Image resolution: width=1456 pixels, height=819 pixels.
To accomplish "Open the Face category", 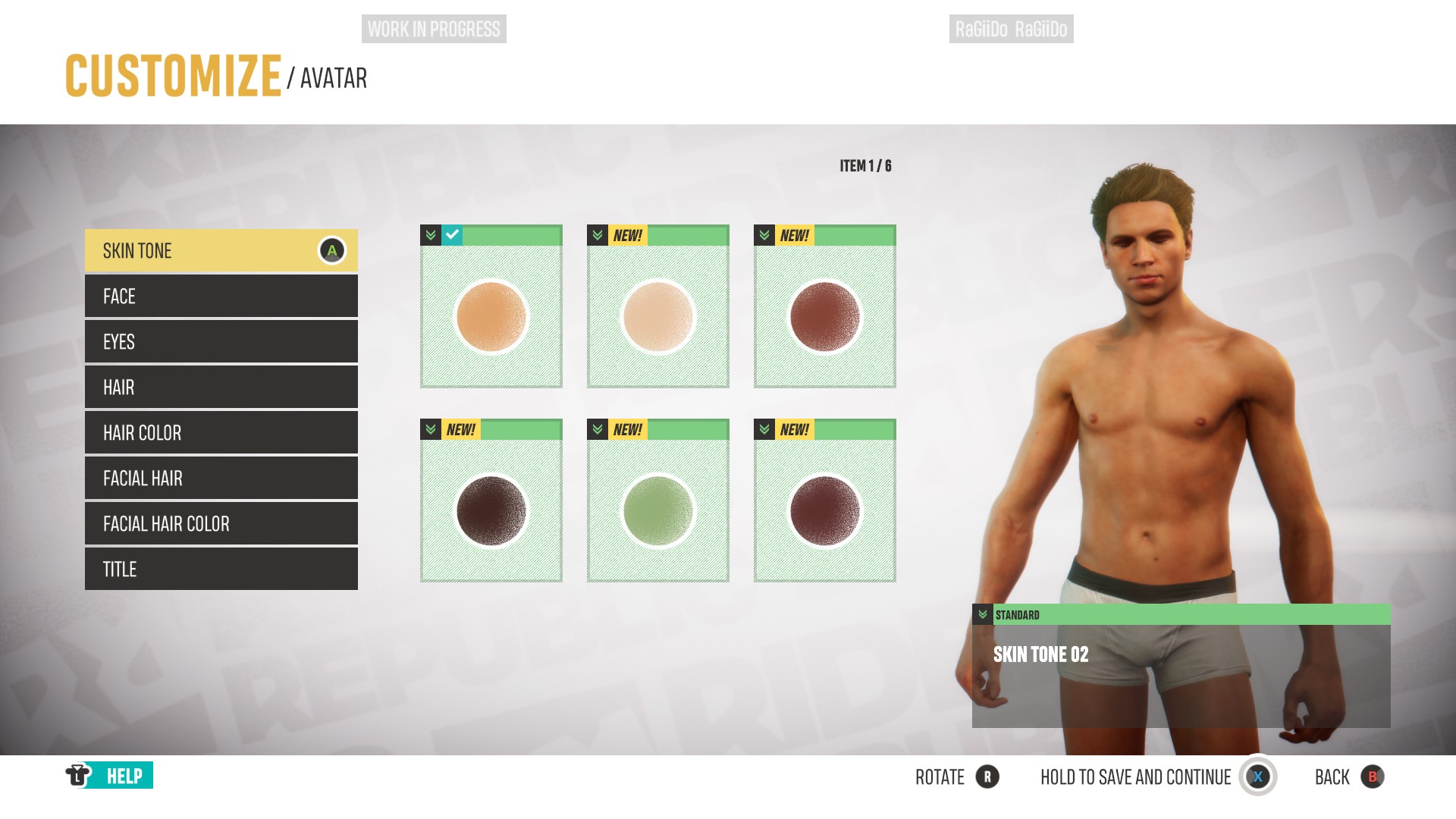I will pyautogui.click(x=221, y=297).
